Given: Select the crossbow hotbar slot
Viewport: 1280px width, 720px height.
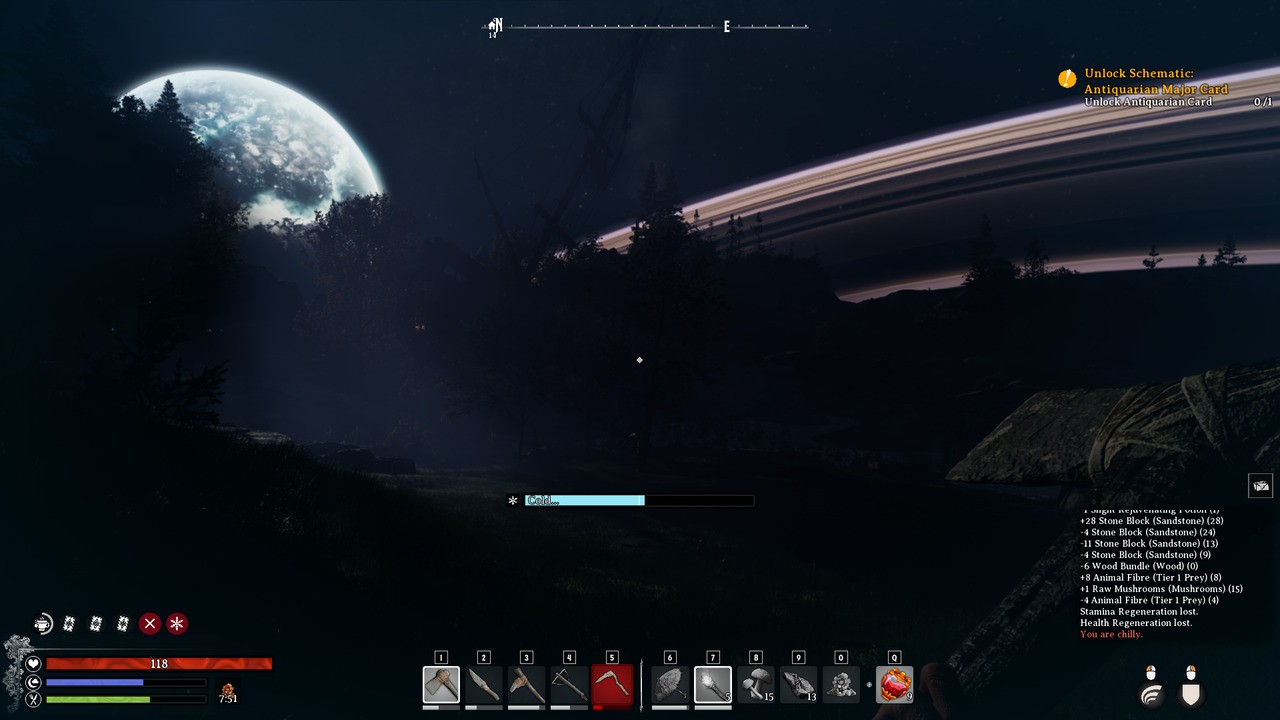Looking at the screenshot, I should coord(569,685).
